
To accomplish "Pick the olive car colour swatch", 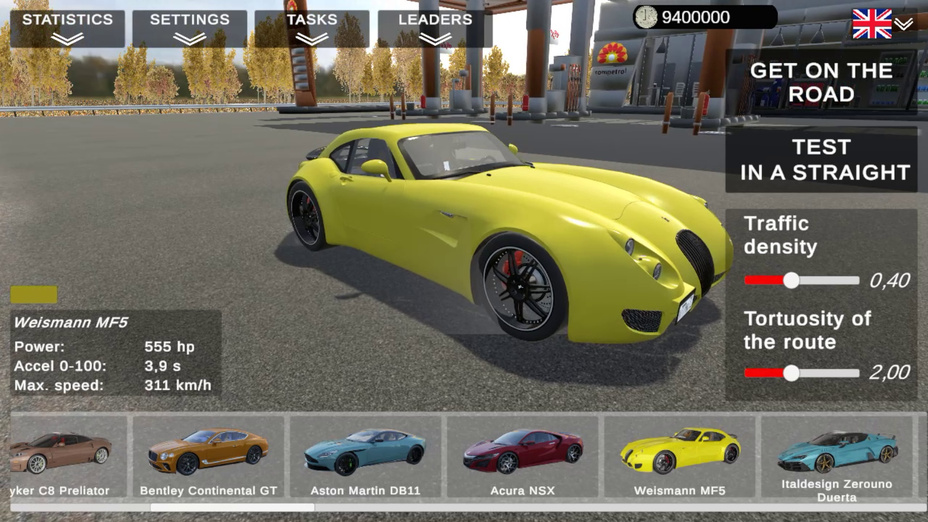I will click(x=34, y=295).
